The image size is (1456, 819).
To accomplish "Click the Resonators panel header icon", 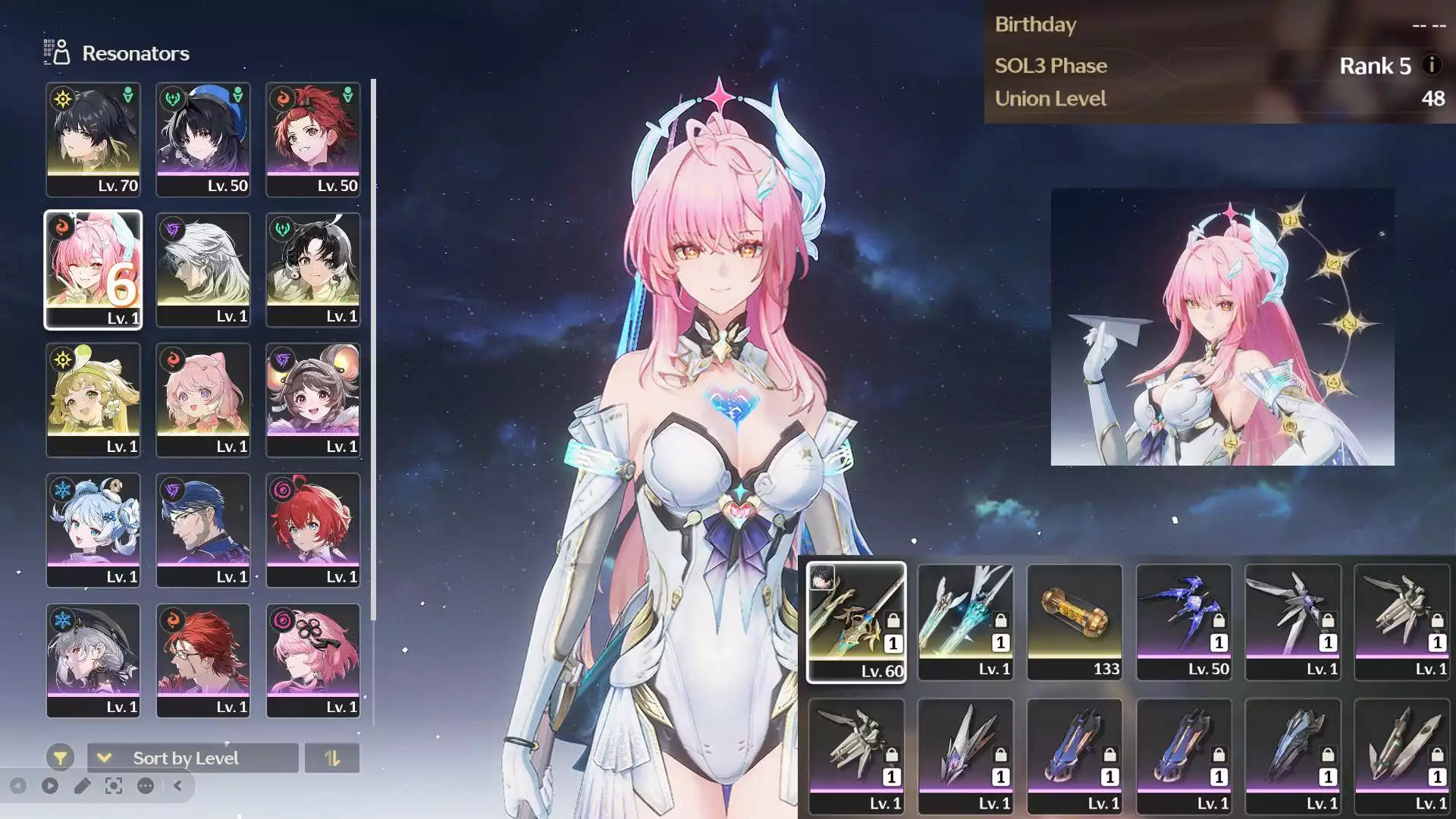I will (x=56, y=53).
